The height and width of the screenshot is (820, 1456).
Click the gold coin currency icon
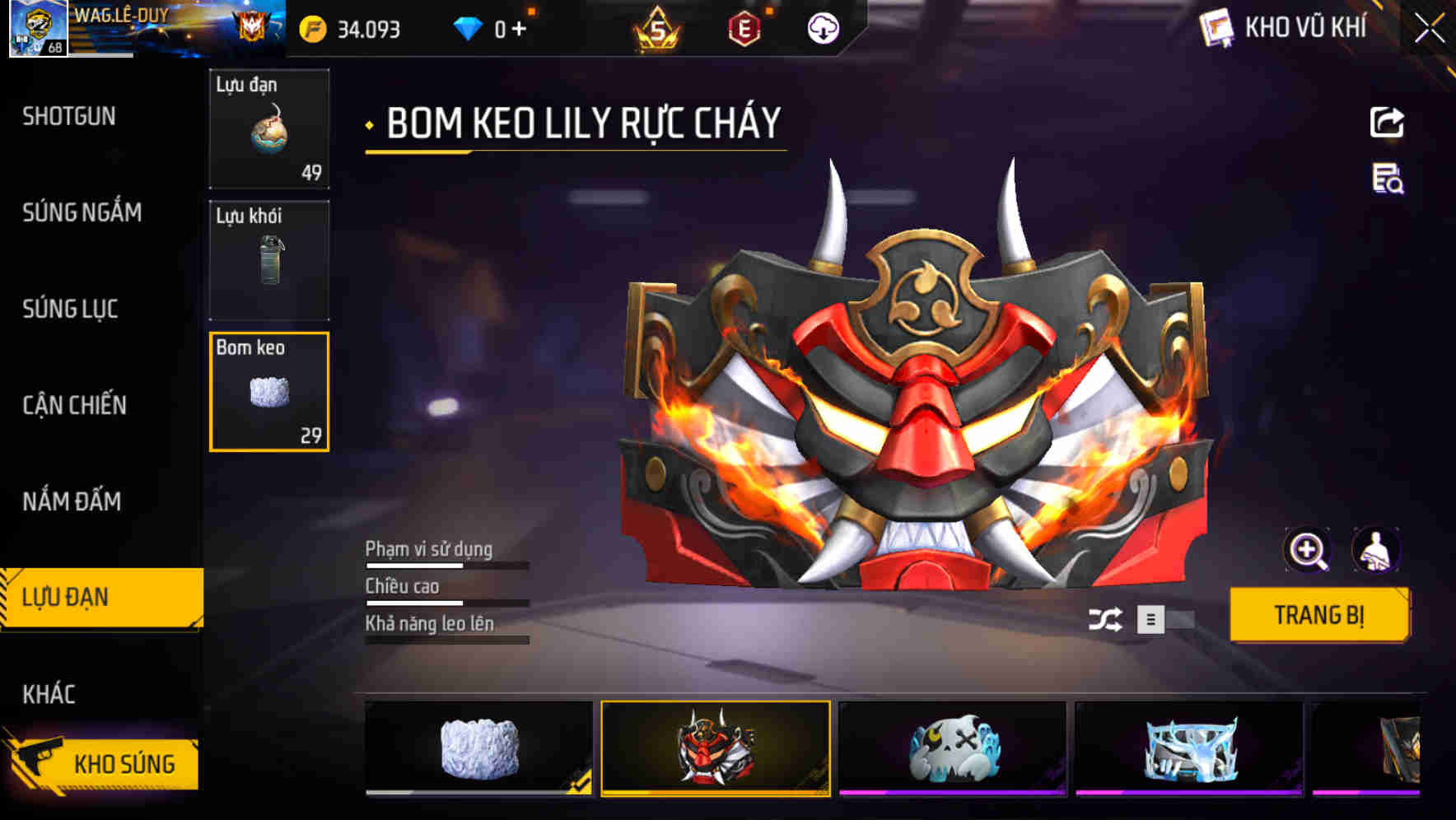point(311,30)
